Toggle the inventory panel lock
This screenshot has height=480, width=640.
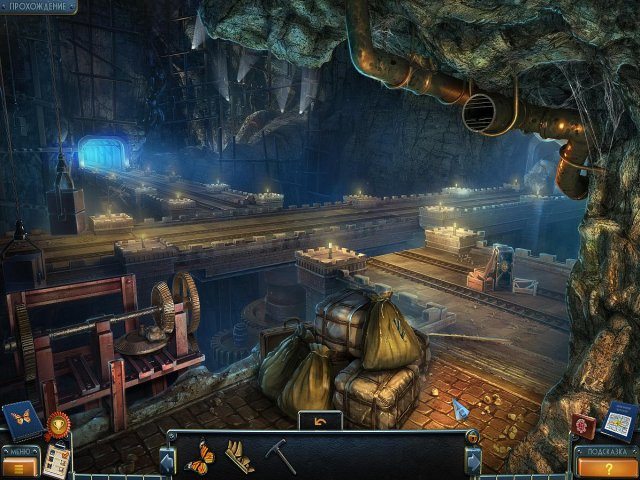[x=472, y=437]
